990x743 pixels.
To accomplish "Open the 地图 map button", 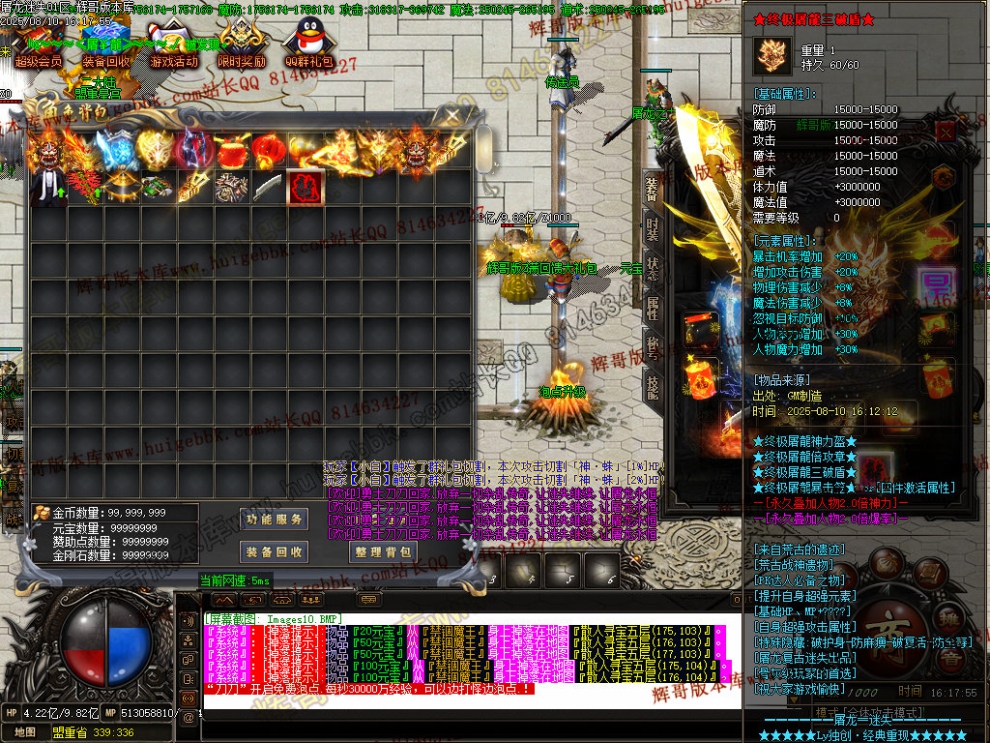I will coord(26,732).
